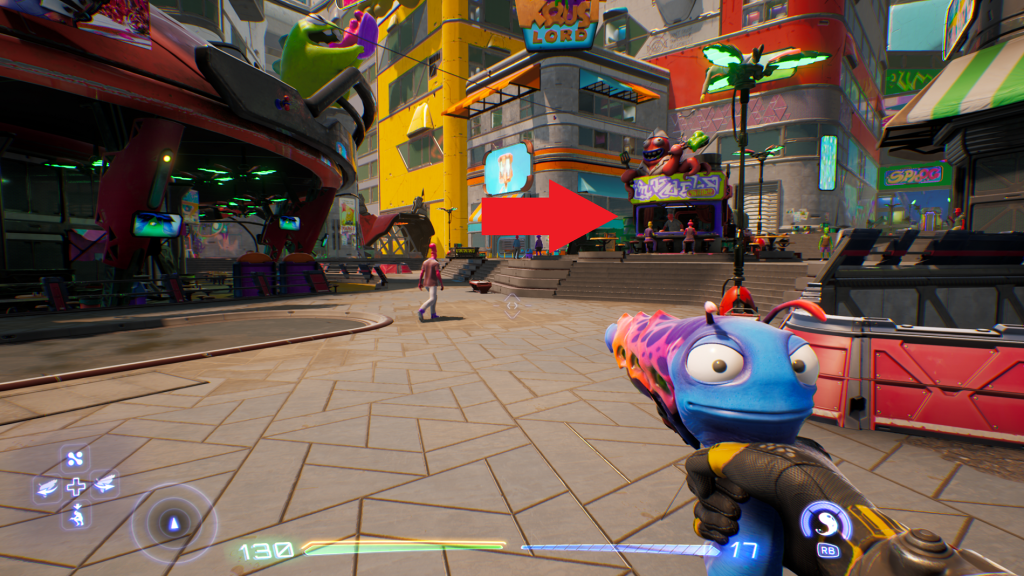The height and width of the screenshot is (576, 1024).
Task: Click the circular radar compass
Action: [173, 522]
